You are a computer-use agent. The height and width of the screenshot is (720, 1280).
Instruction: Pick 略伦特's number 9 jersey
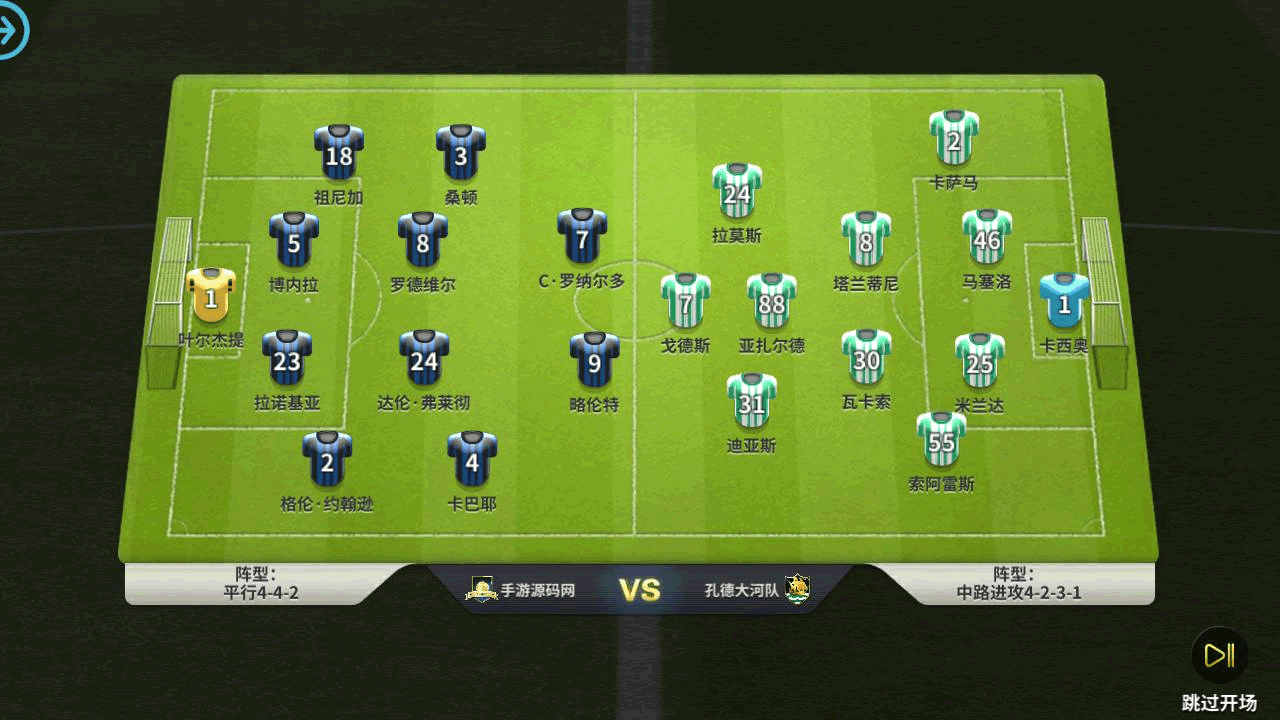(594, 361)
